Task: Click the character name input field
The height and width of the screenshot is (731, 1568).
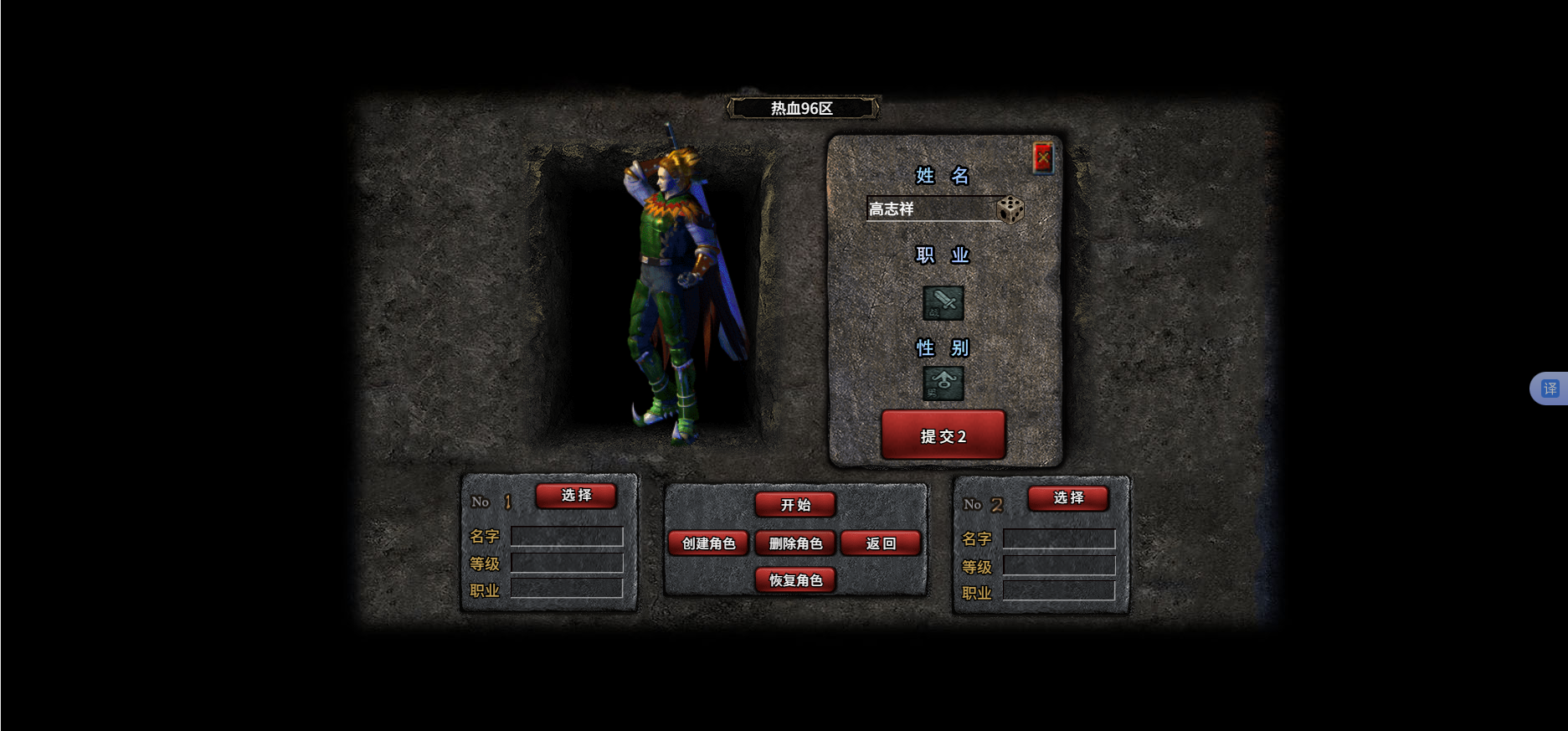Action: pos(930,208)
